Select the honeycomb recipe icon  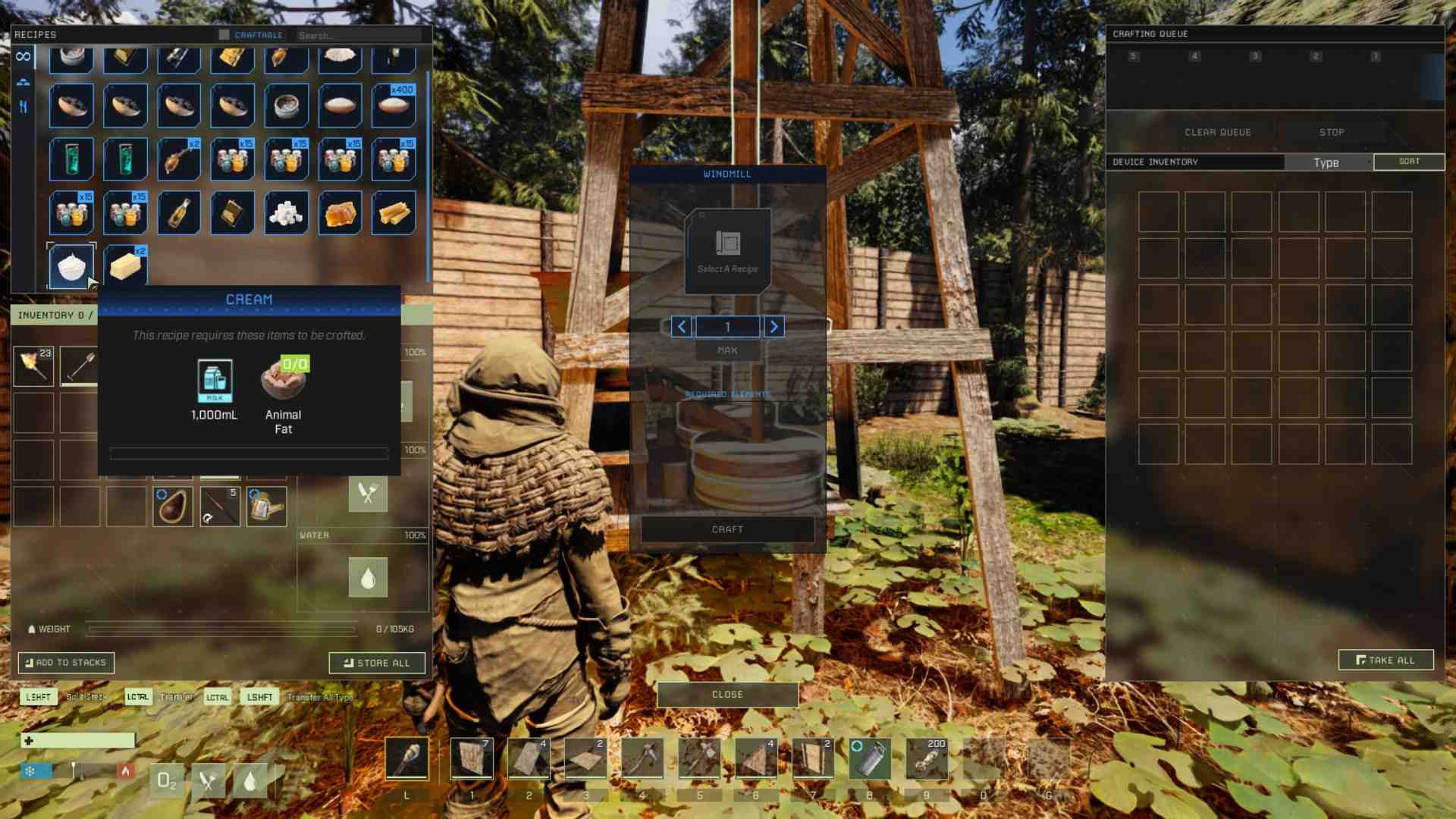340,212
